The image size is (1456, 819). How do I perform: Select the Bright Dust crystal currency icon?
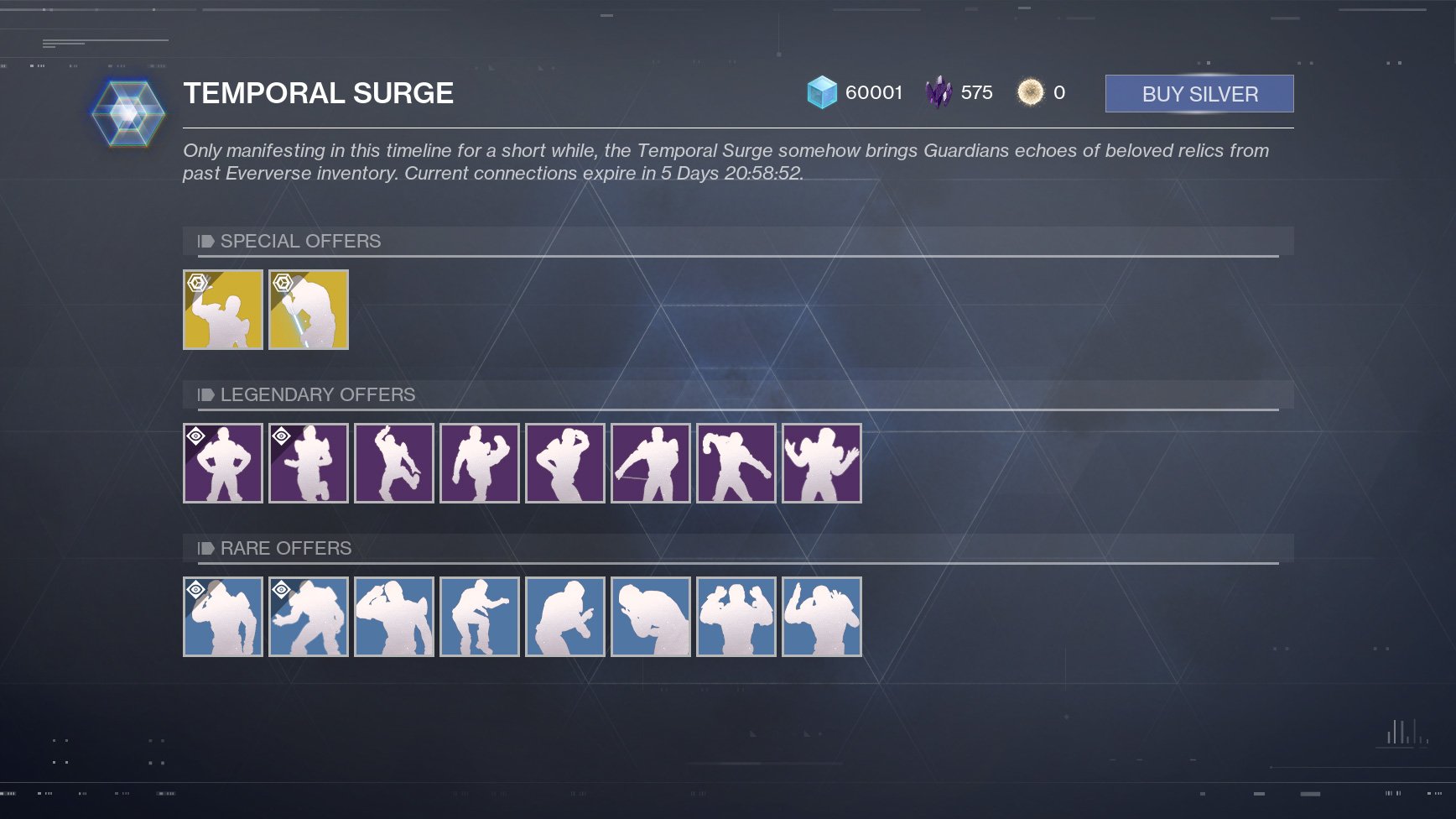[941, 91]
